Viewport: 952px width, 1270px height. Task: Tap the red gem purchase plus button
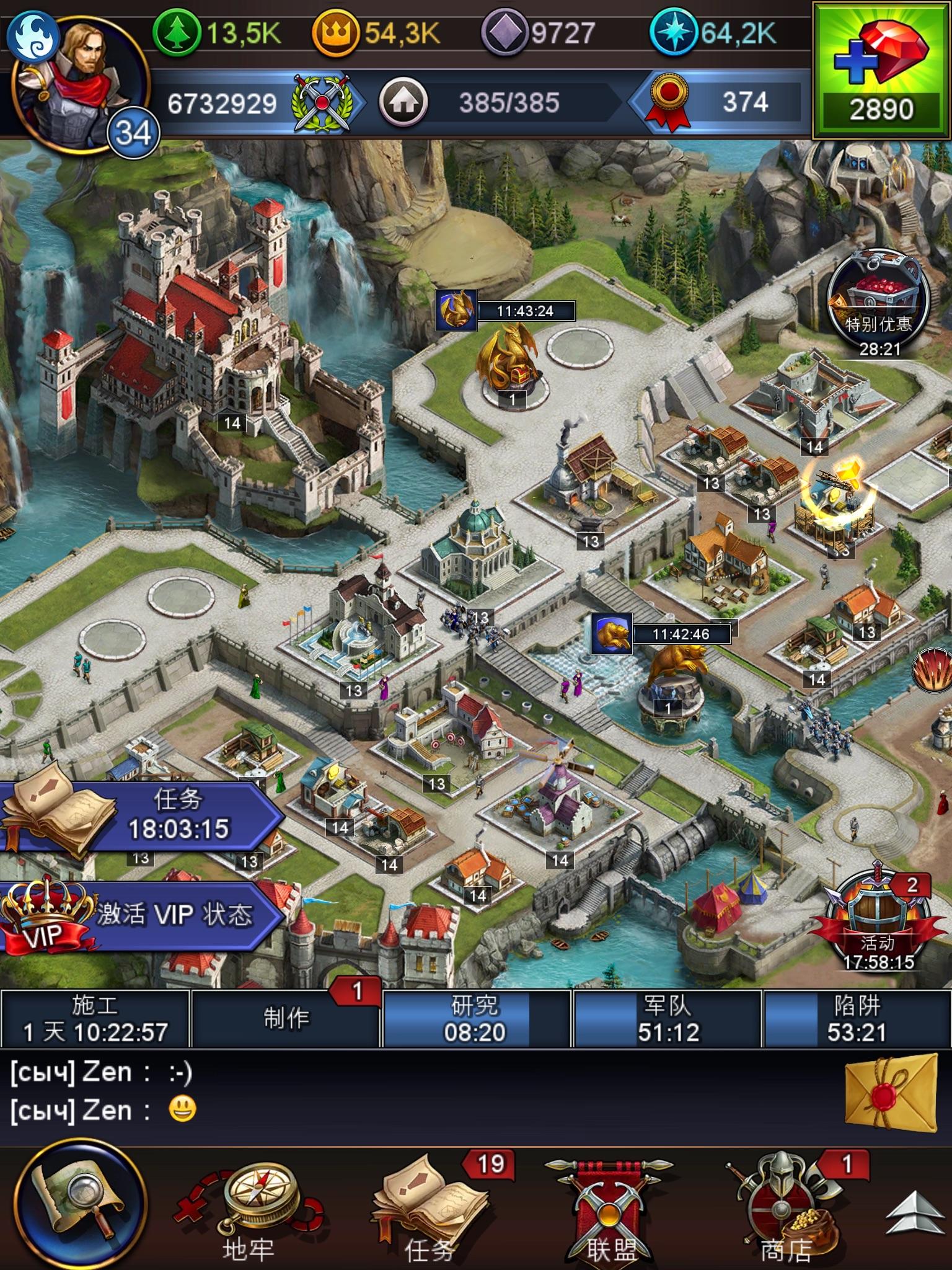coord(880,65)
